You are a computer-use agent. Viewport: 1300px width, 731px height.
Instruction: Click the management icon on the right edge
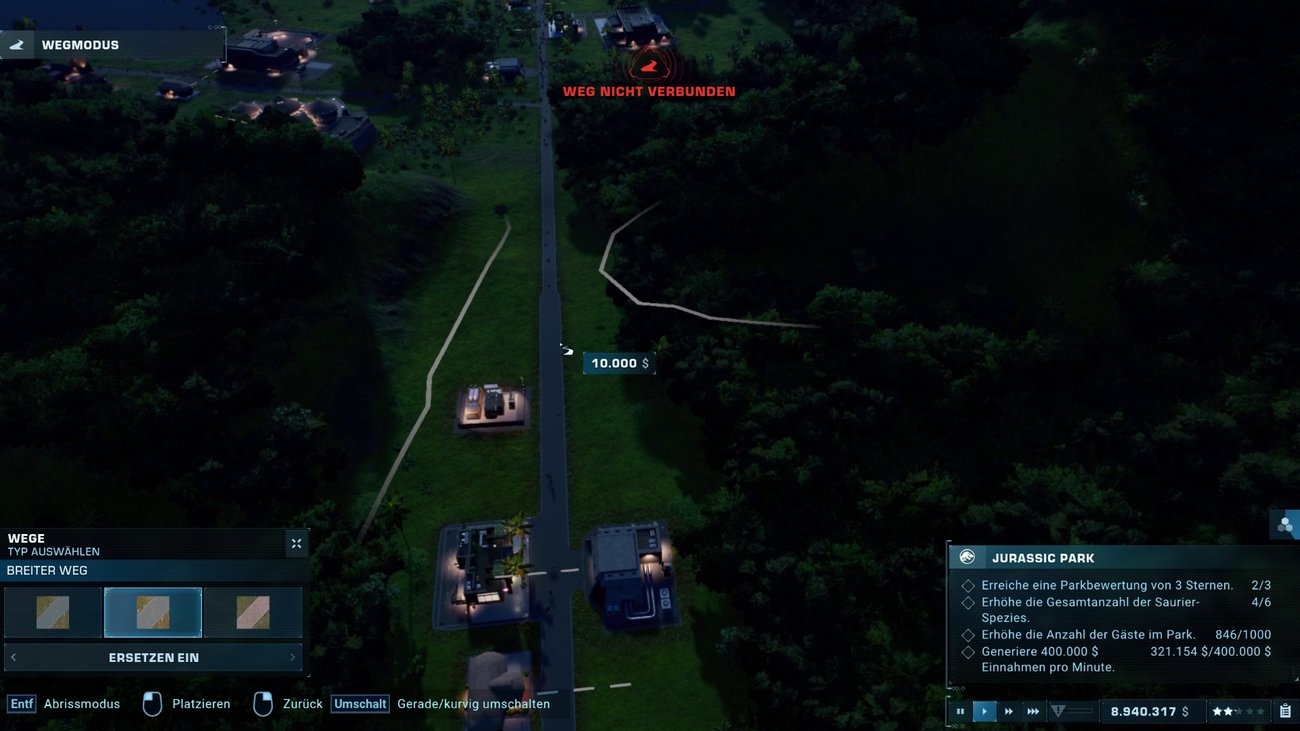point(1285,524)
